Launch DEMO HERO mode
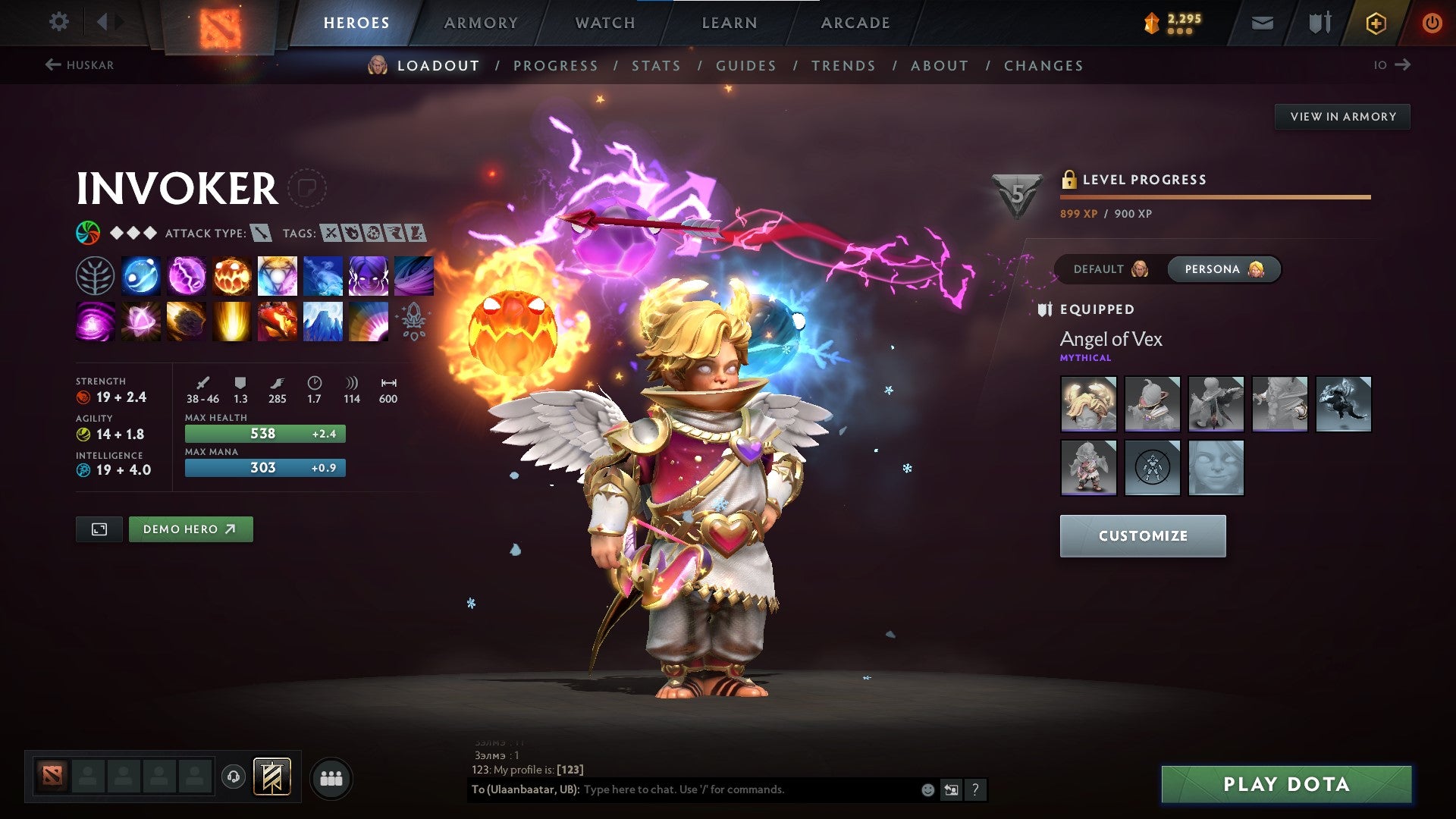This screenshot has height=819, width=1456. click(x=190, y=529)
